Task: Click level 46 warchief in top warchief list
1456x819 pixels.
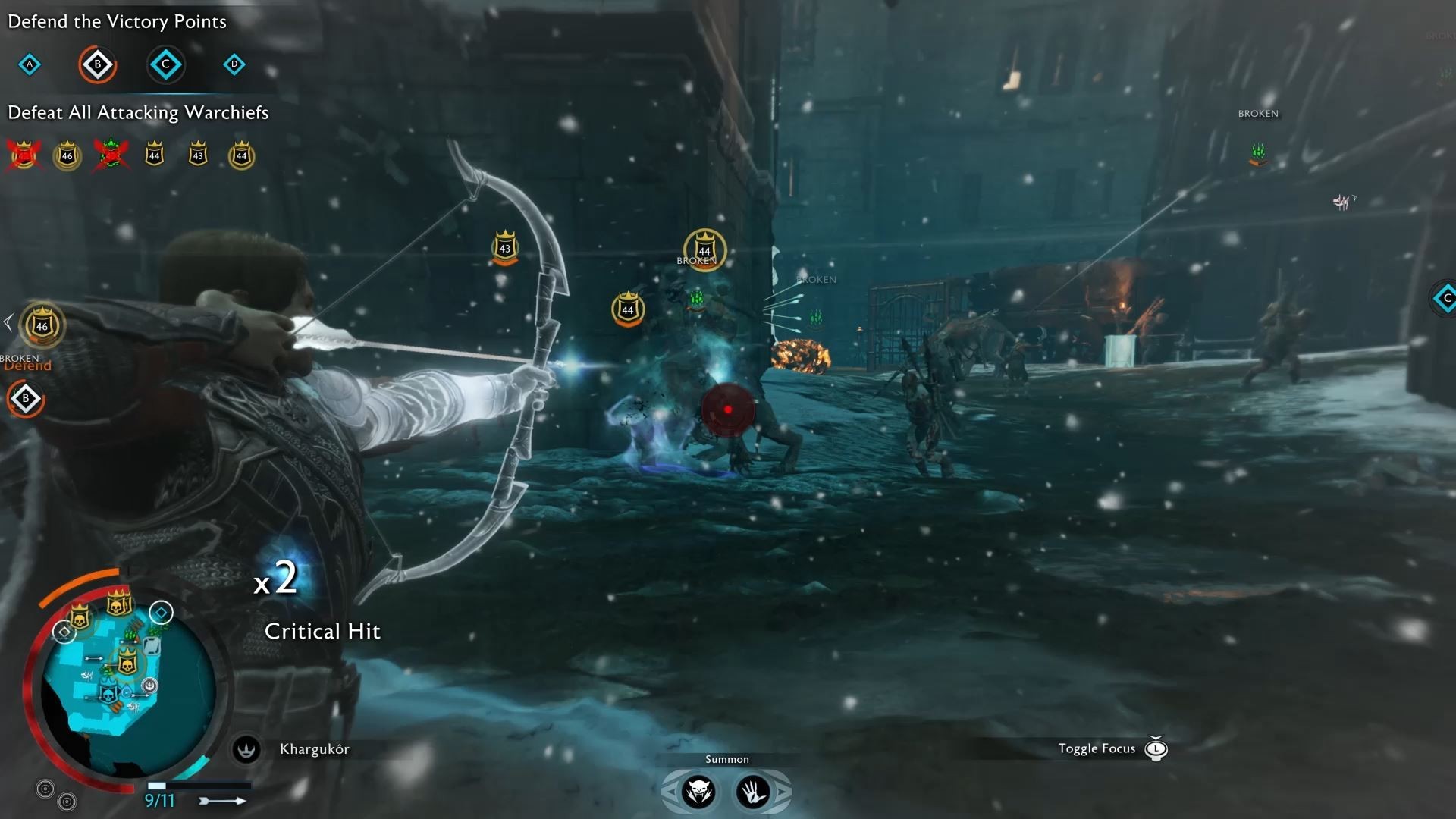Action: click(x=67, y=155)
